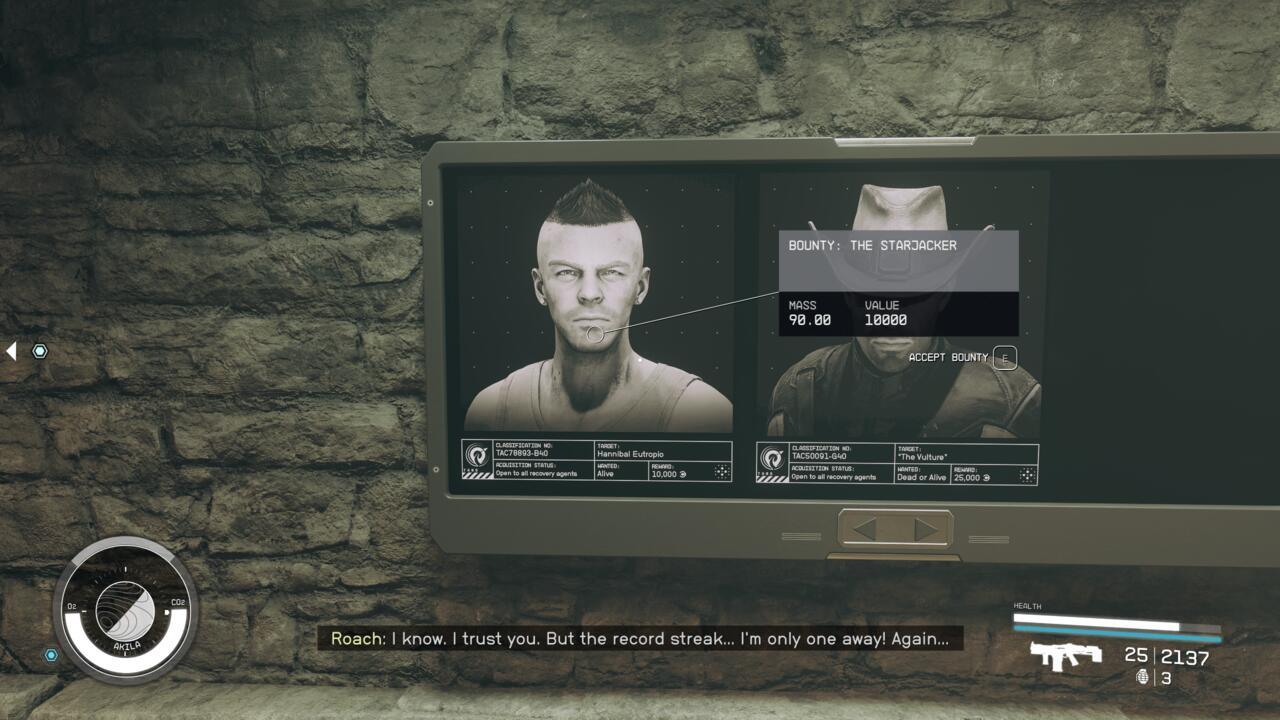Expand the white arrow at the screen's left edge
1280x720 pixels.
click(x=10, y=349)
